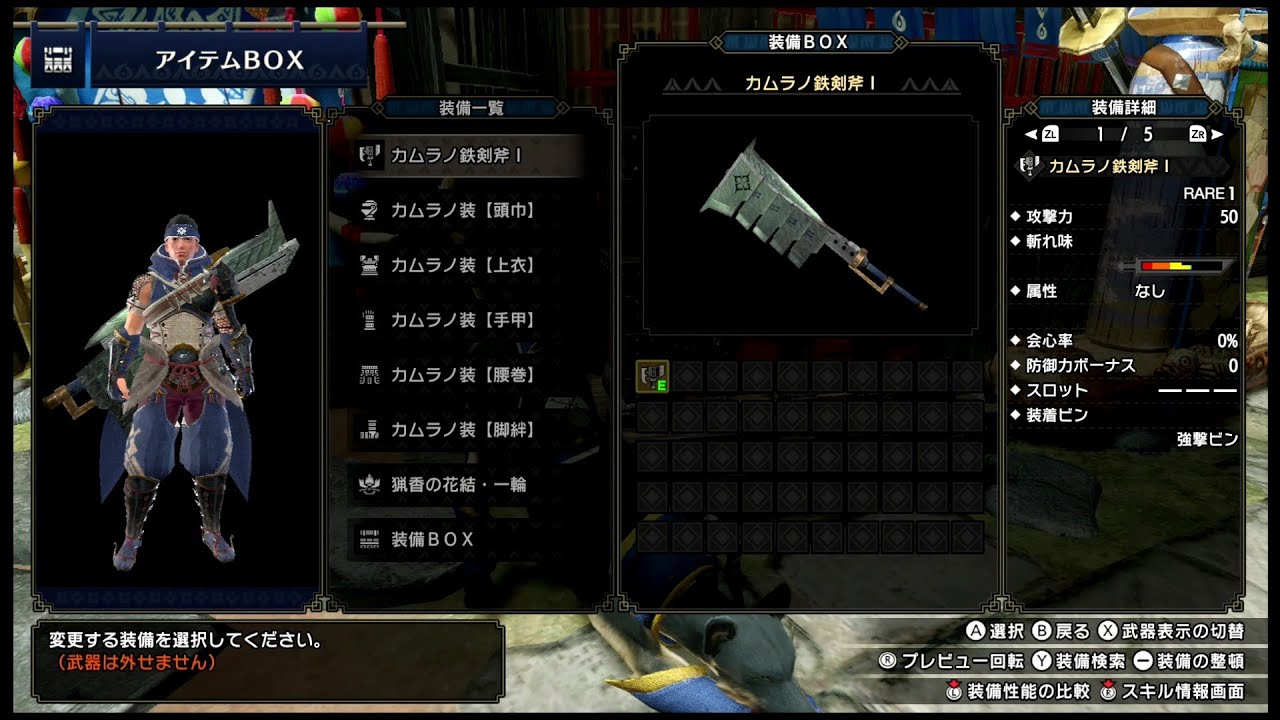1280x720 pixels.
Task: Select カムラノ装【上衣】 chest armor entry
Action: pos(467,266)
